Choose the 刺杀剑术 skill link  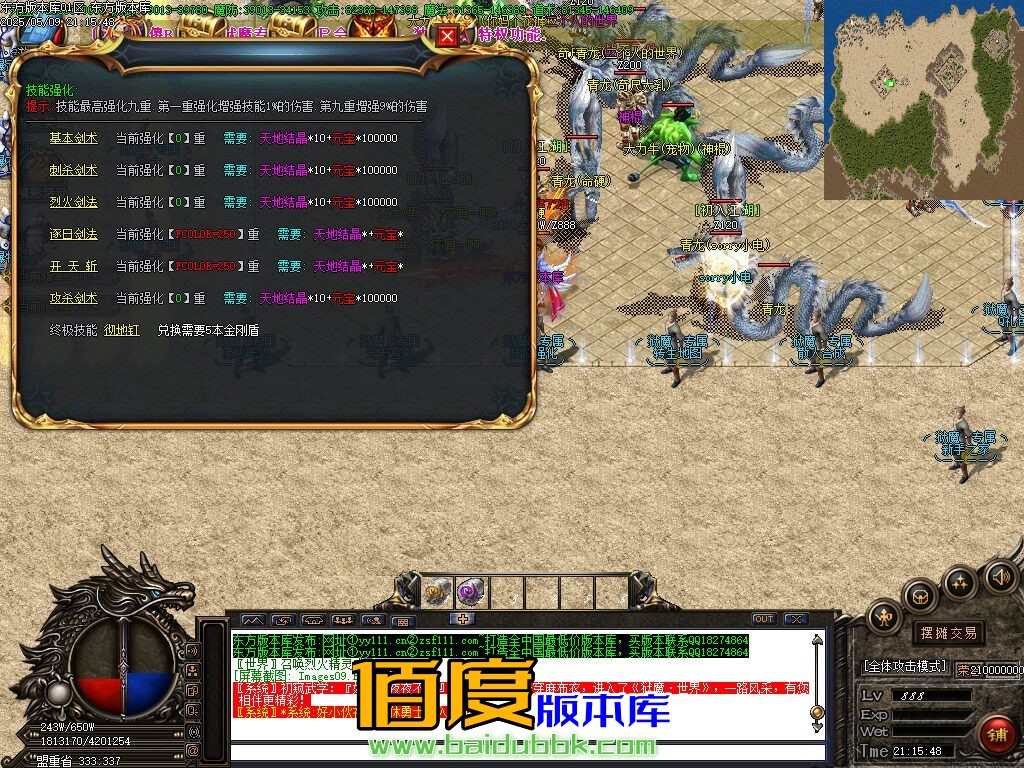[74, 170]
